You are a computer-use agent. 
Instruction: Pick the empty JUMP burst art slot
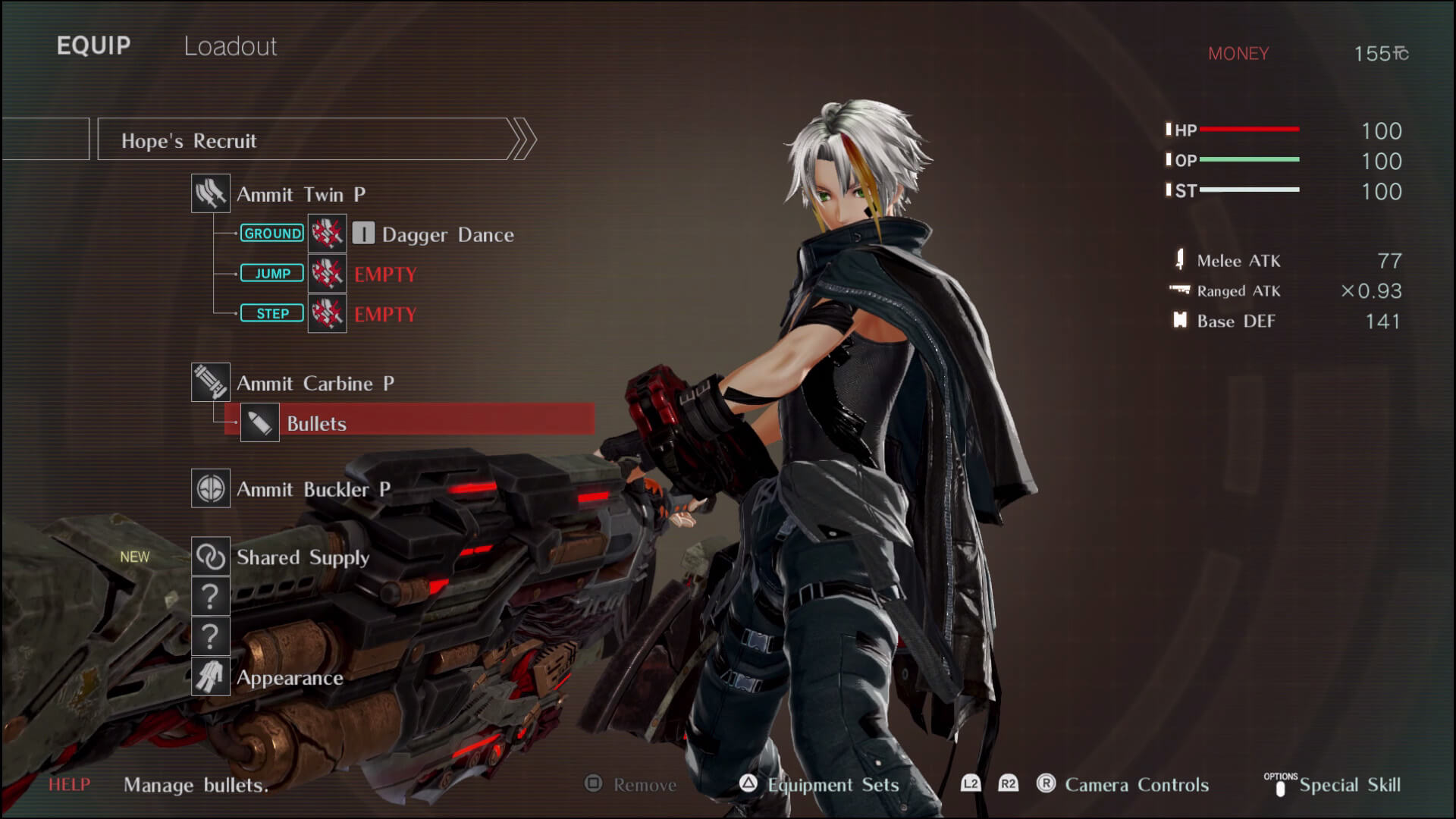(x=385, y=274)
